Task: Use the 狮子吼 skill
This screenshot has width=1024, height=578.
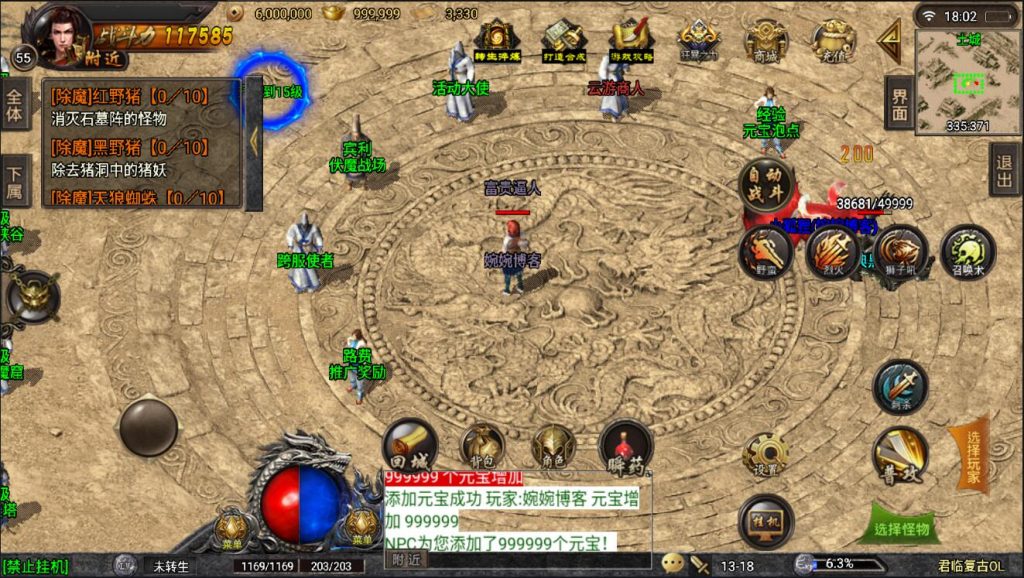Action: tap(900, 250)
